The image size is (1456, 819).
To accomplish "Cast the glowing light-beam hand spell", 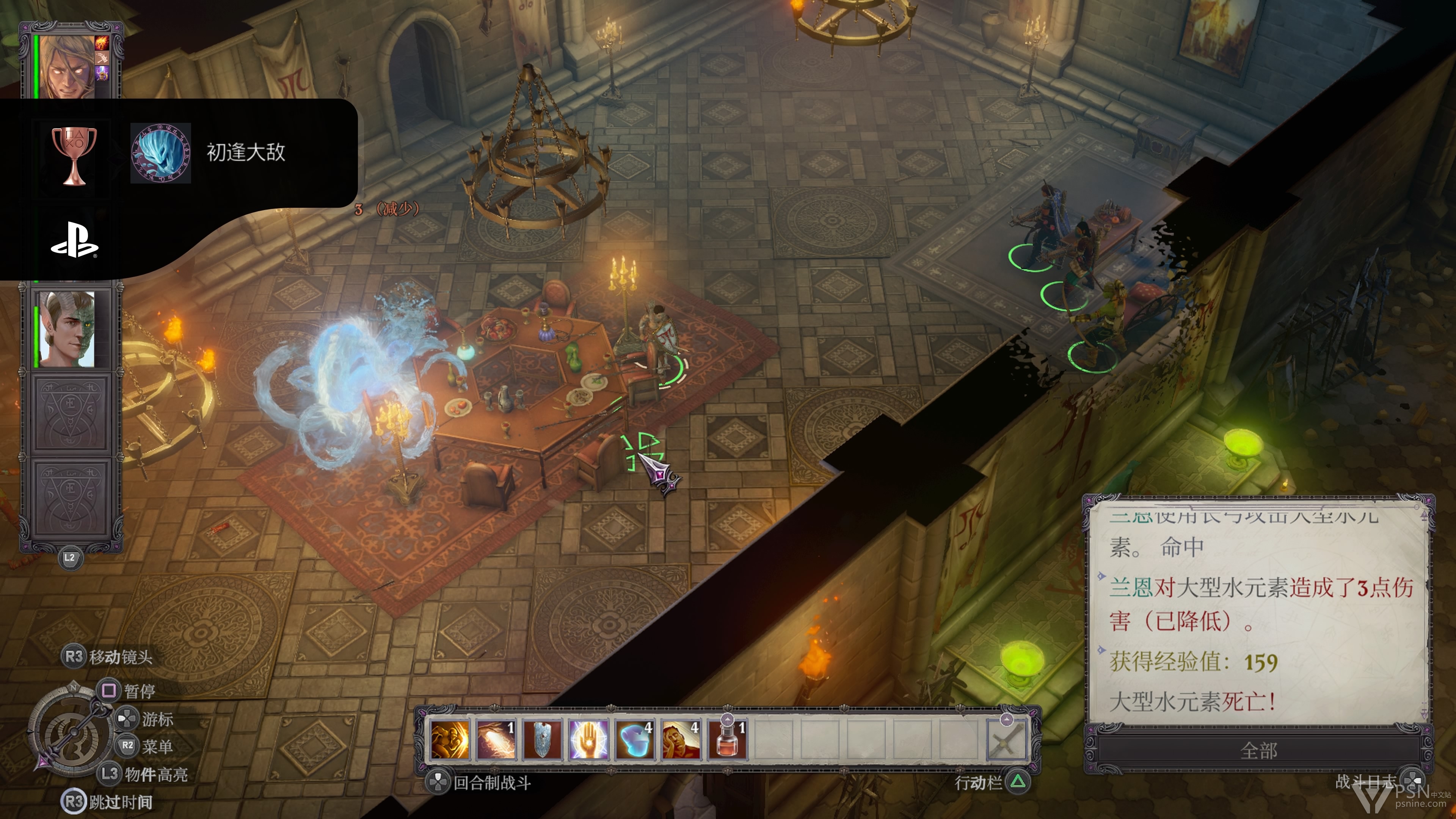I will pyautogui.click(x=496, y=739).
